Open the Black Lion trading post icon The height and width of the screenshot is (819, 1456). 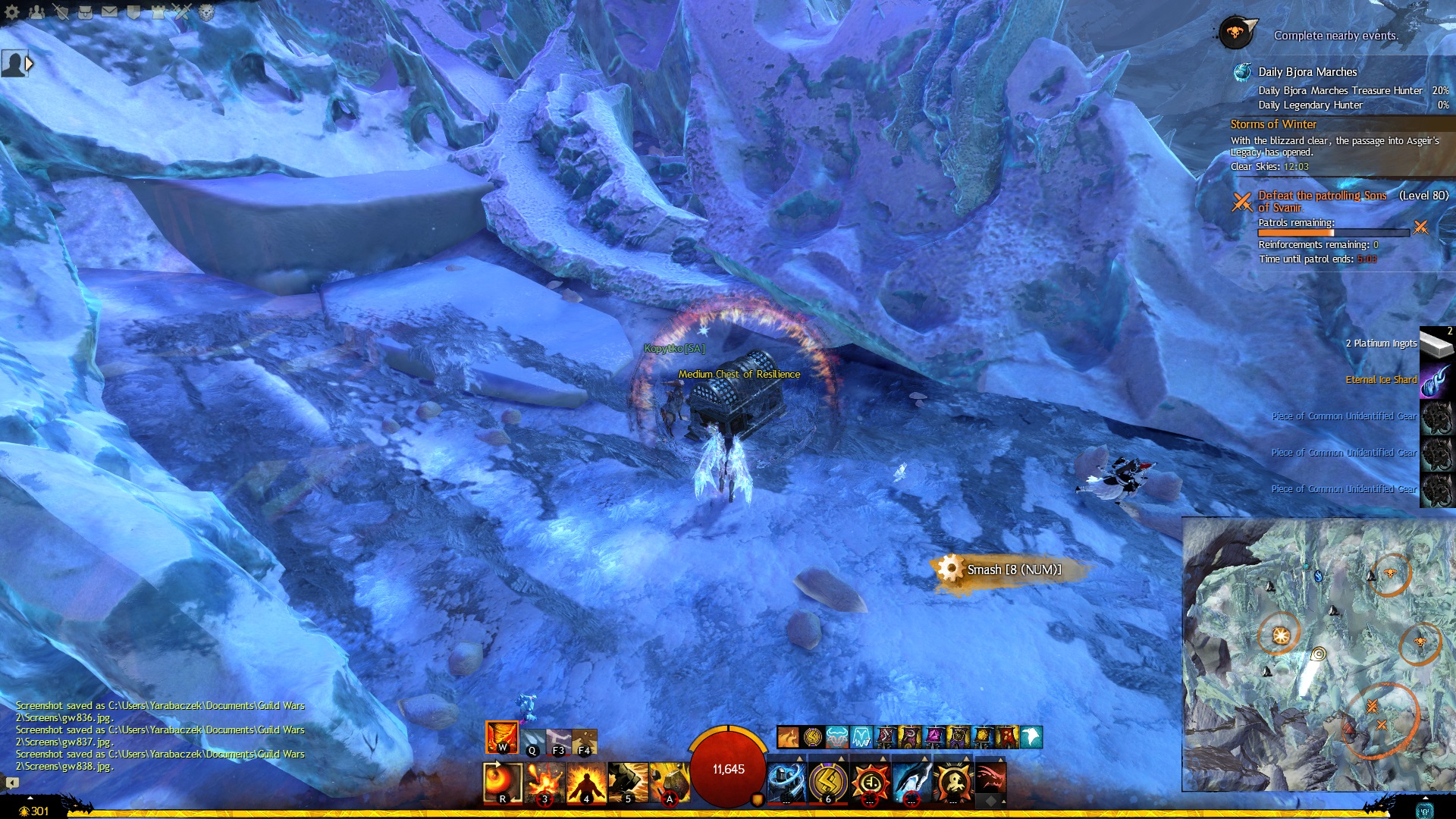(206, 11)
